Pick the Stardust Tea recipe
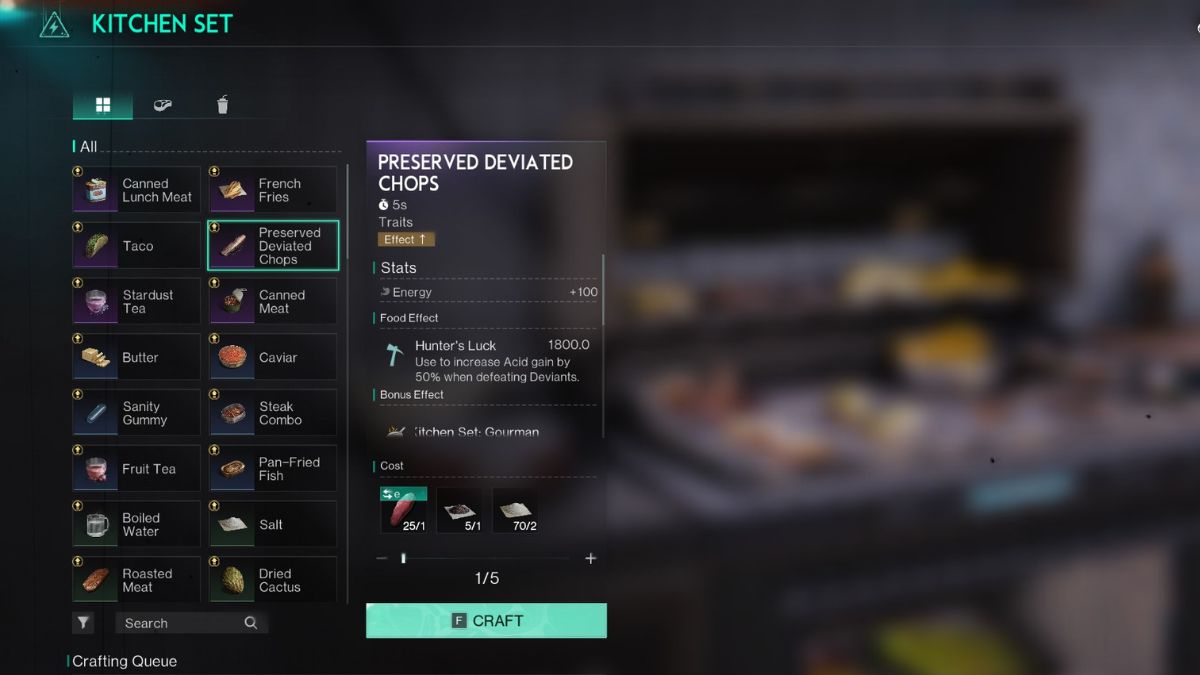This screenshot has width=1200, height=675. [x=137, y=302]
